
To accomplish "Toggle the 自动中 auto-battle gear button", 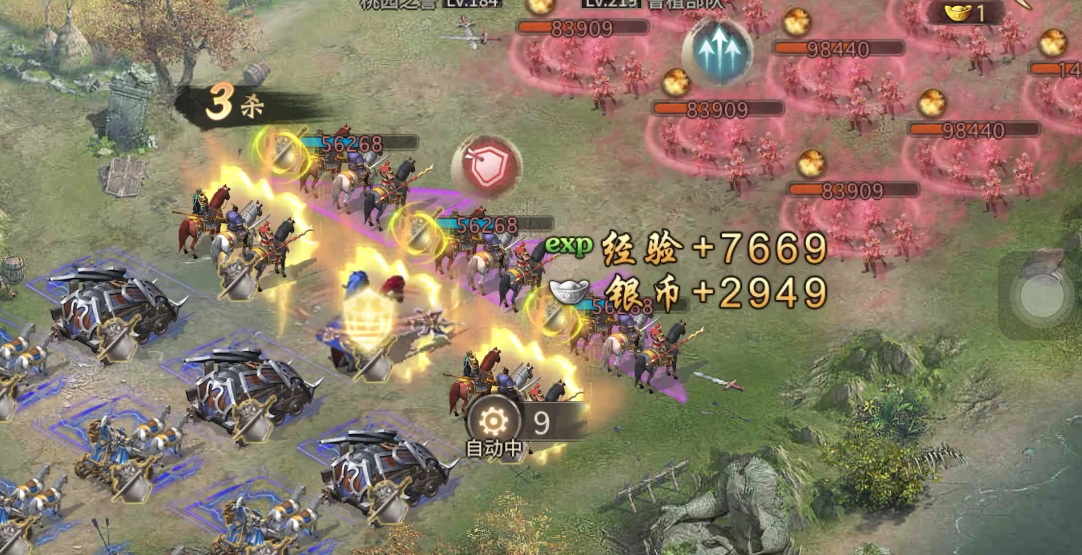I will 494,422.
